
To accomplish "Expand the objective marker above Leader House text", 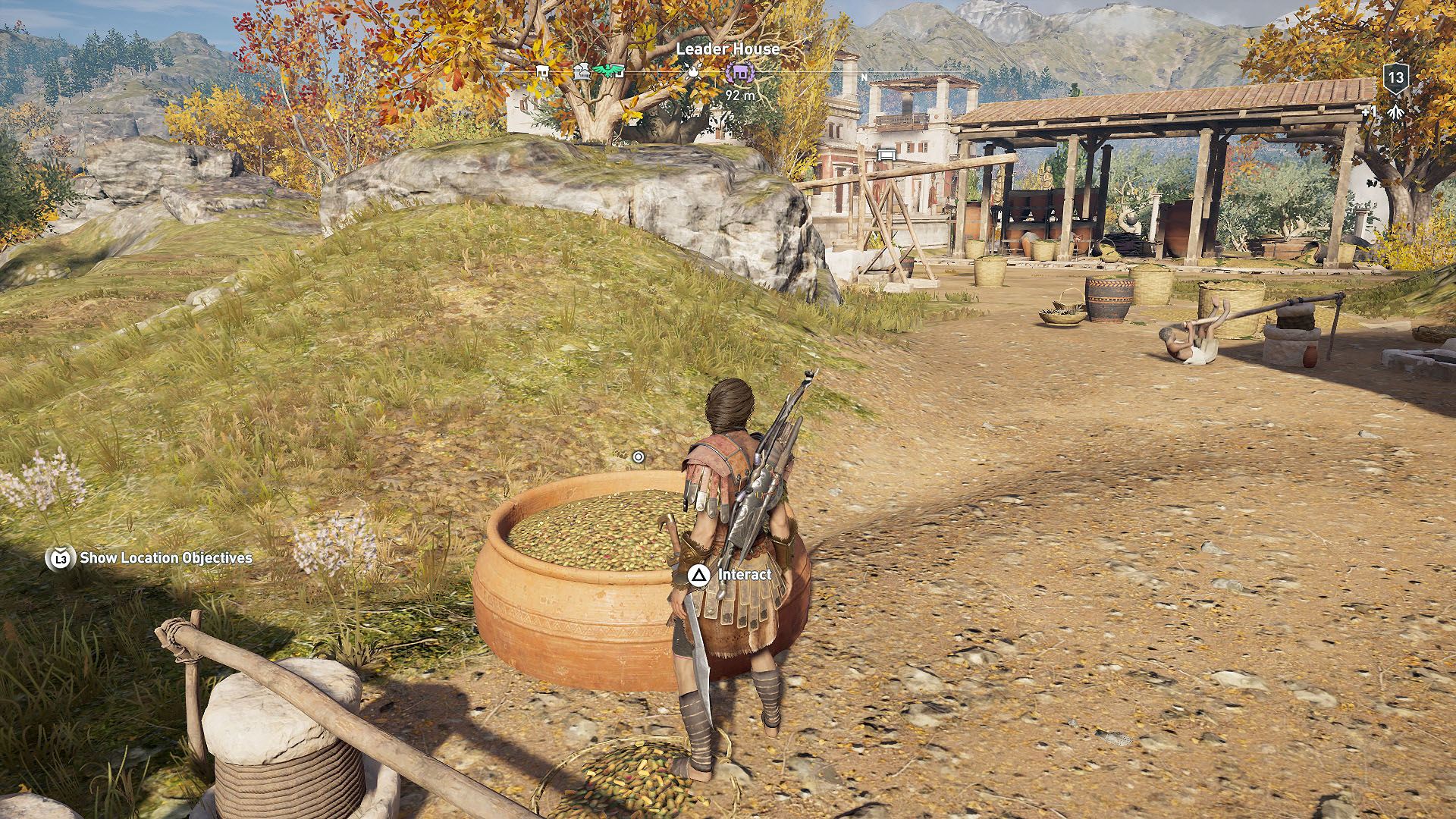I will pyautogui.click(x=741, y=73).
